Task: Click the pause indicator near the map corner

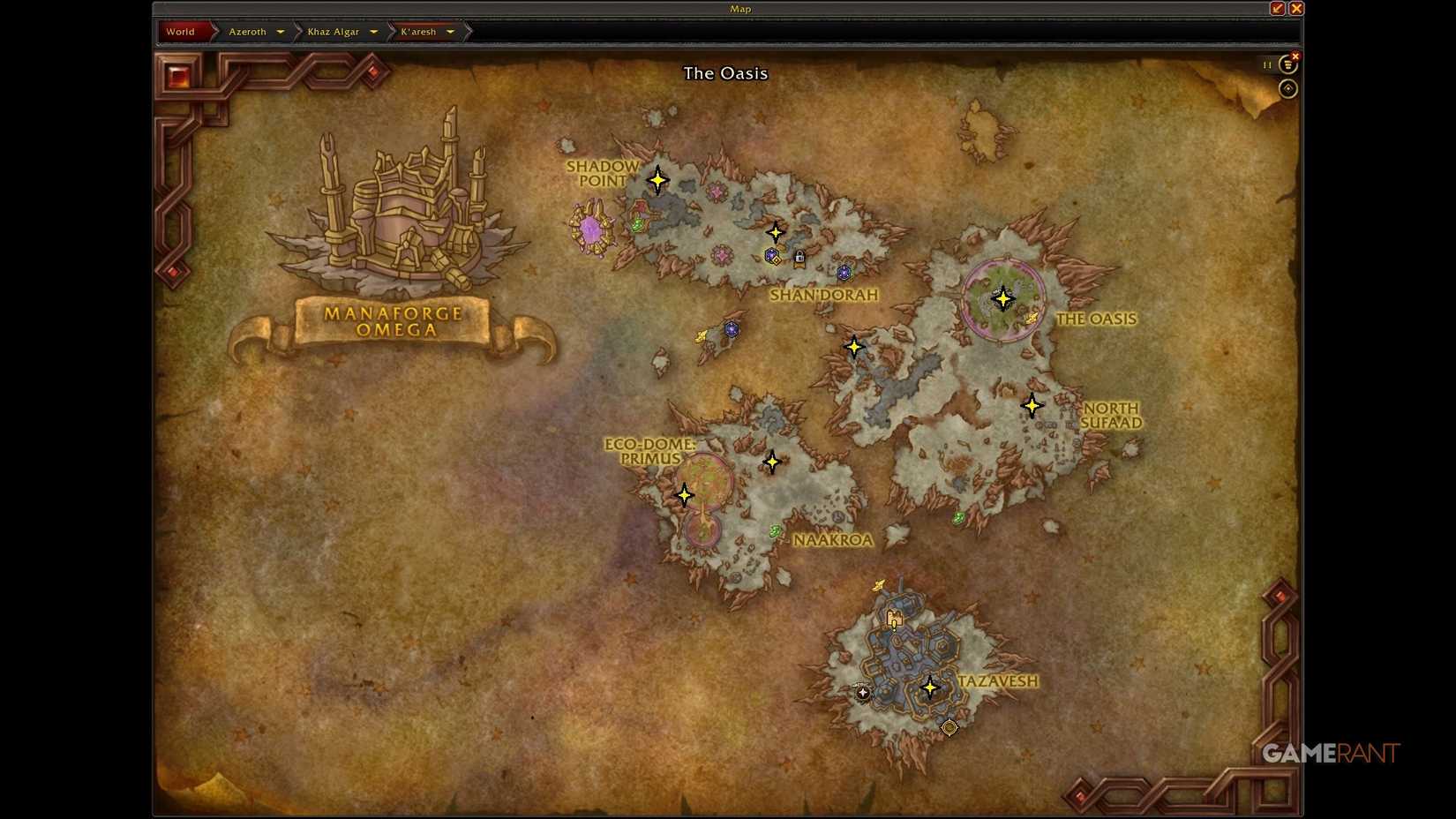Action: point(1266,64)
